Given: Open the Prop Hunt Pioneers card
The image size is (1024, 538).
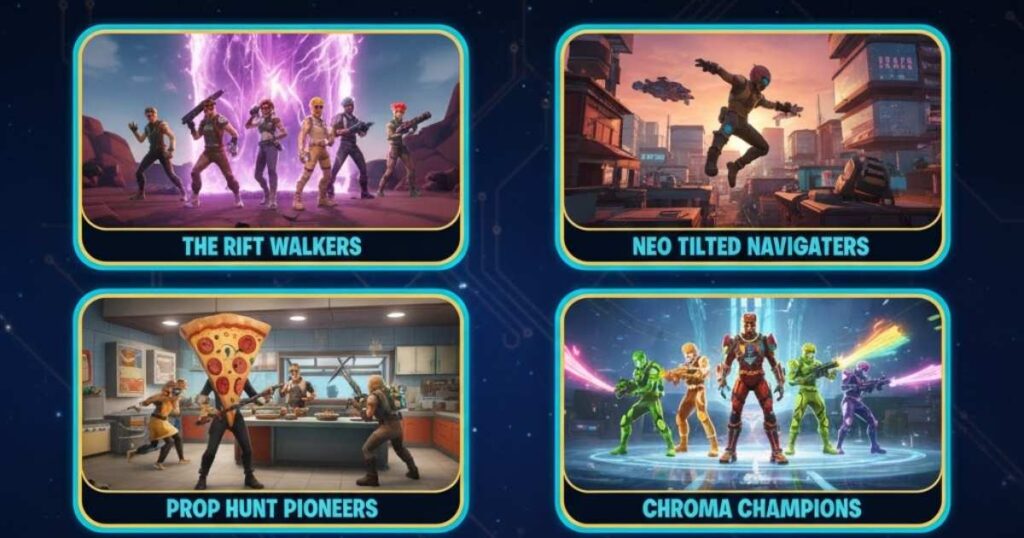Looking at the screenshot, I should pos(270,410).
